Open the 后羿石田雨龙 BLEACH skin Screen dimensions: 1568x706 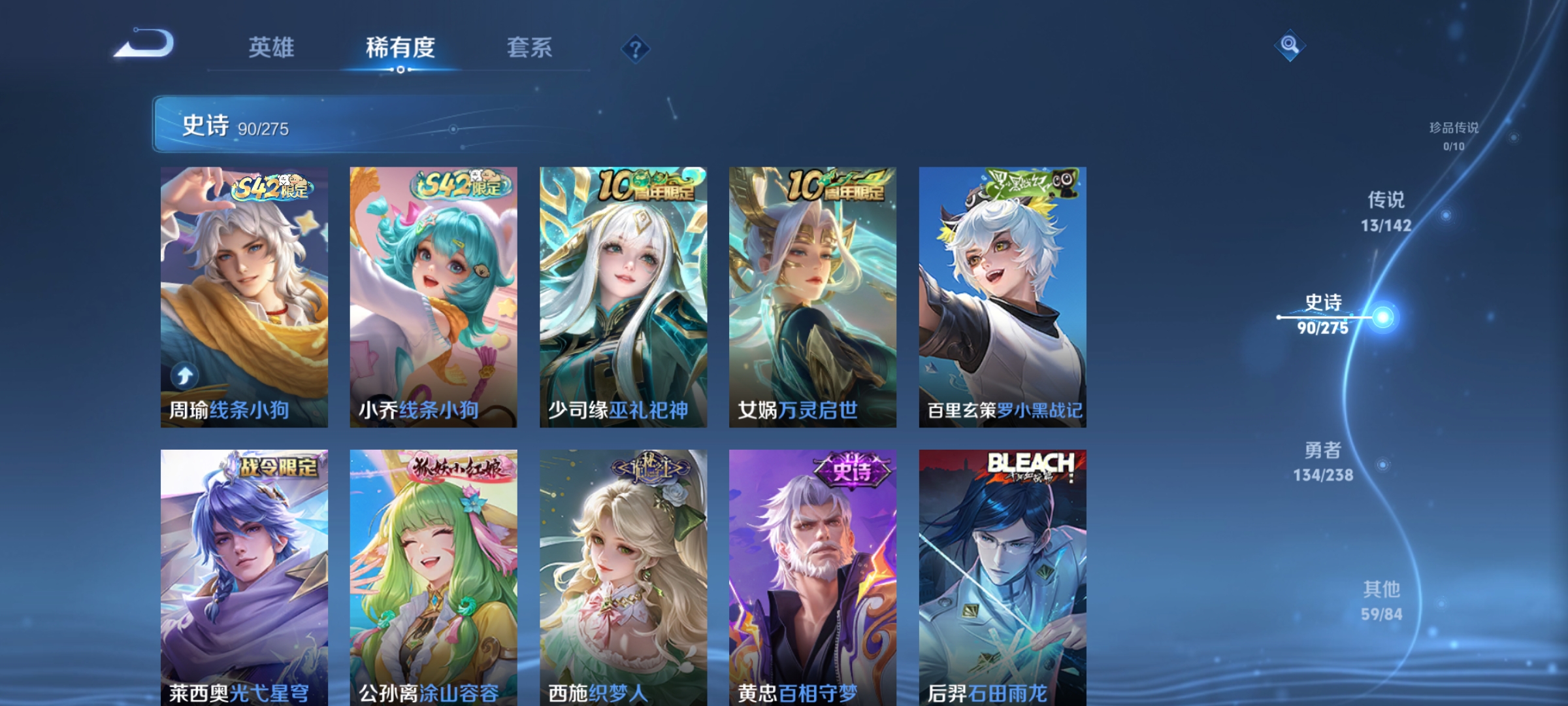tap(1003, 569)
